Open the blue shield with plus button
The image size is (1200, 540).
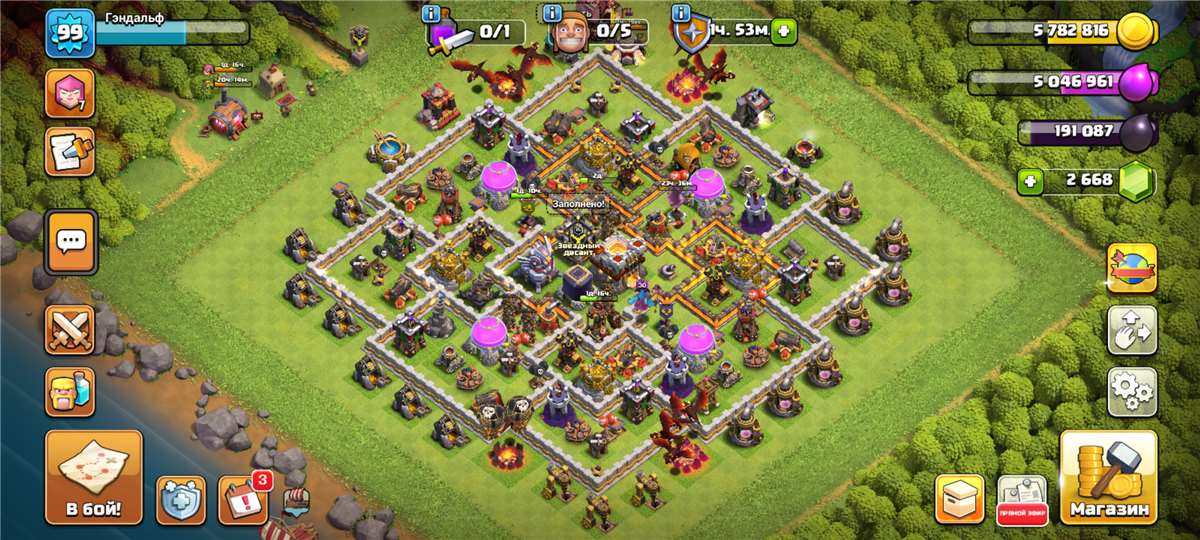tap(181, 500)
